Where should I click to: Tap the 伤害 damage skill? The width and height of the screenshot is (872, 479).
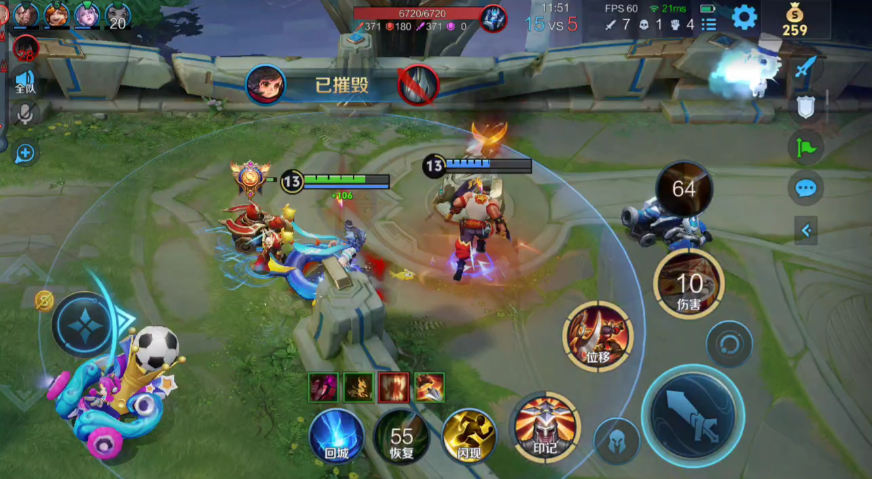(688, 284)
